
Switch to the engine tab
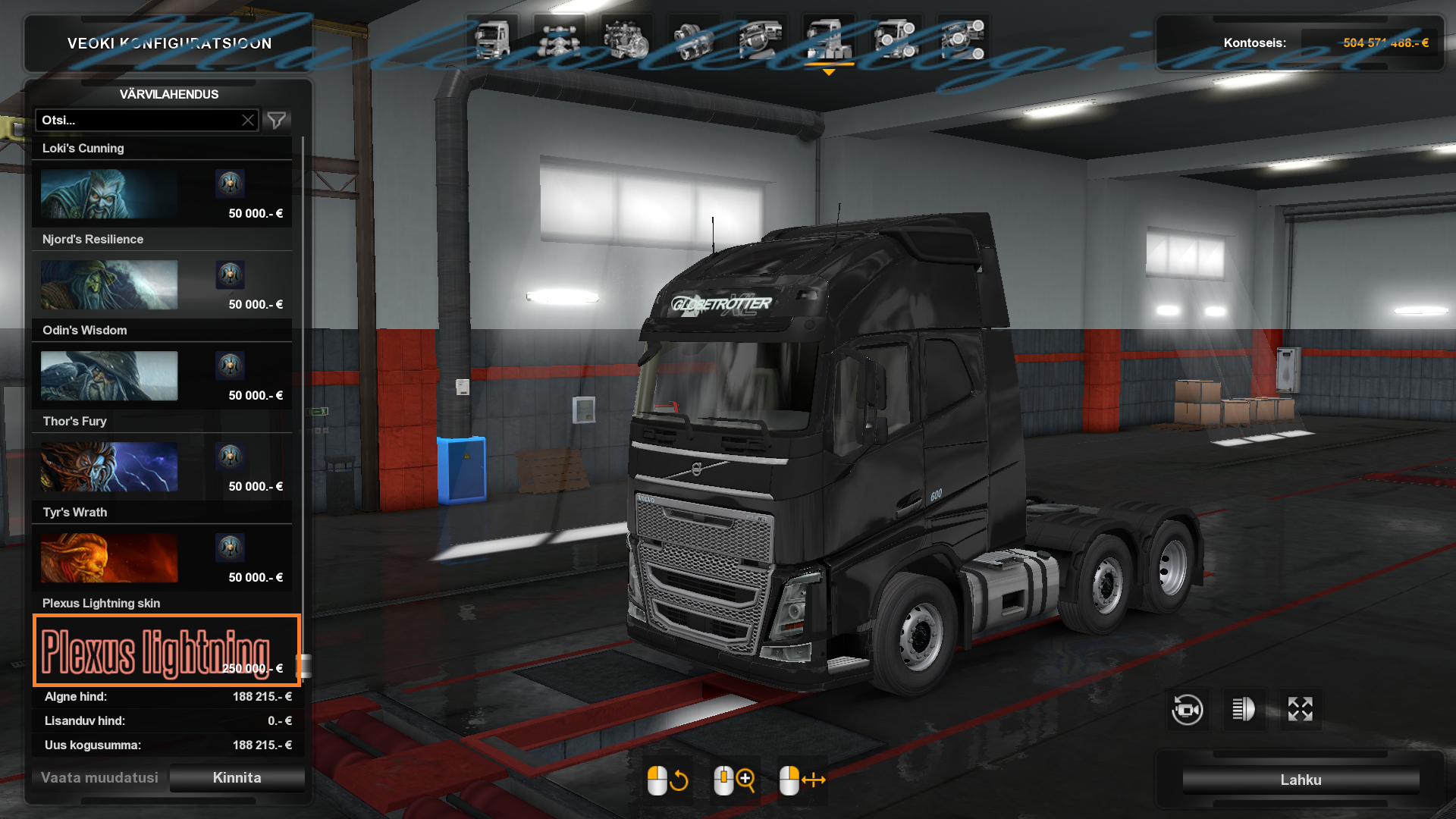(x=626, y=39)
